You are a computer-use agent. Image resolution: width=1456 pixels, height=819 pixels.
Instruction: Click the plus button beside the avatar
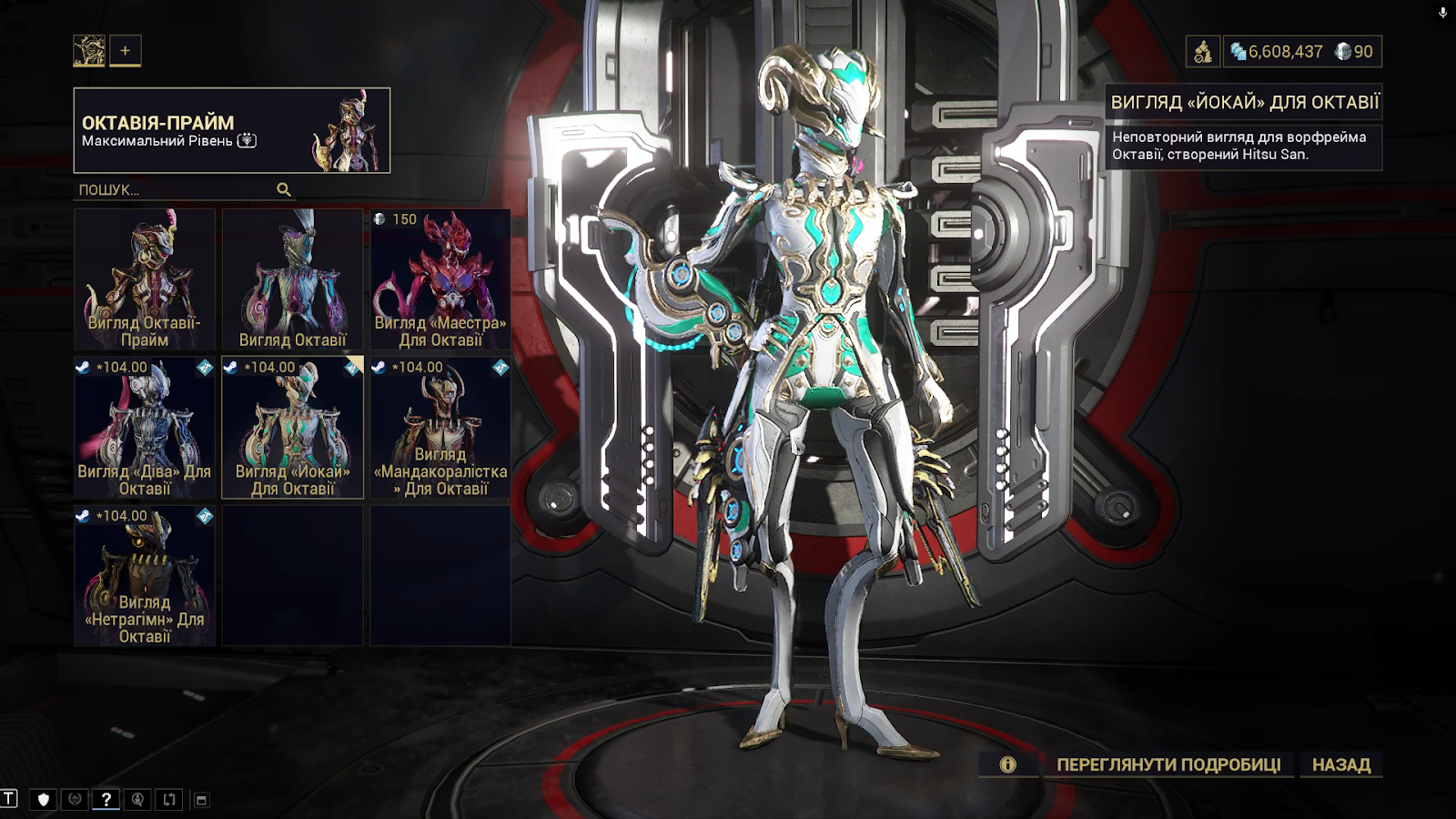[126, 51]
